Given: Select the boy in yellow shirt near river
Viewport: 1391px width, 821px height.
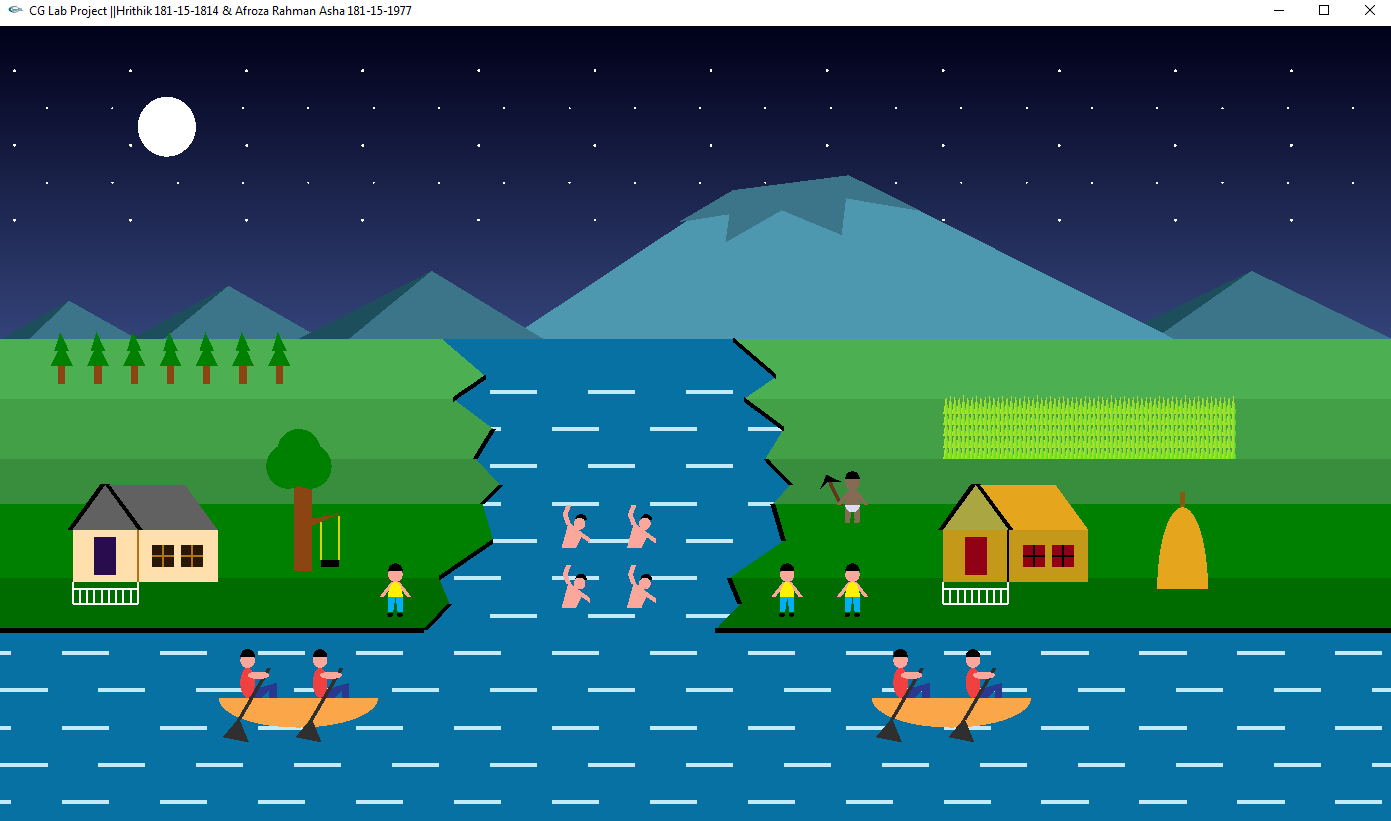Looking at the screenshot, I should pos(393,590).
